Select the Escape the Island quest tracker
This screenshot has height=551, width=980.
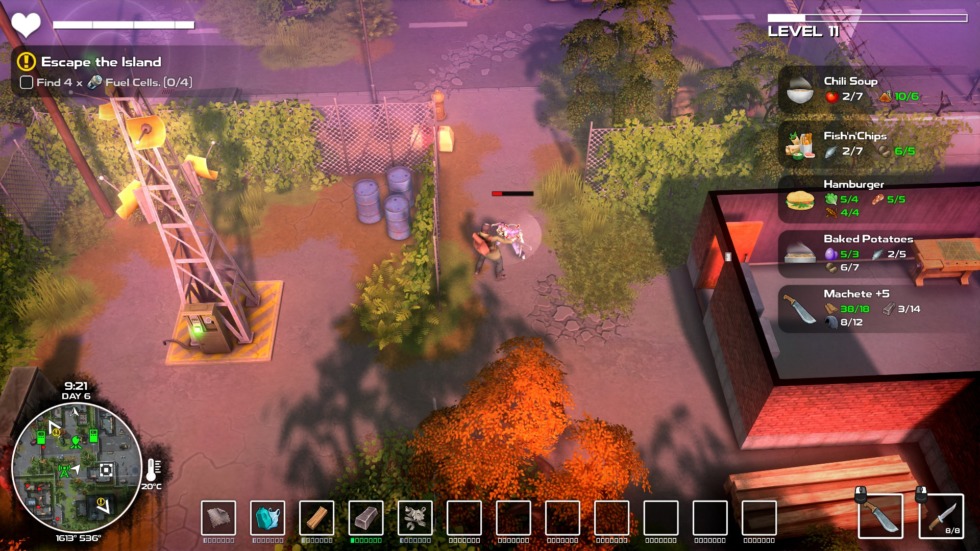coord(100,62)
